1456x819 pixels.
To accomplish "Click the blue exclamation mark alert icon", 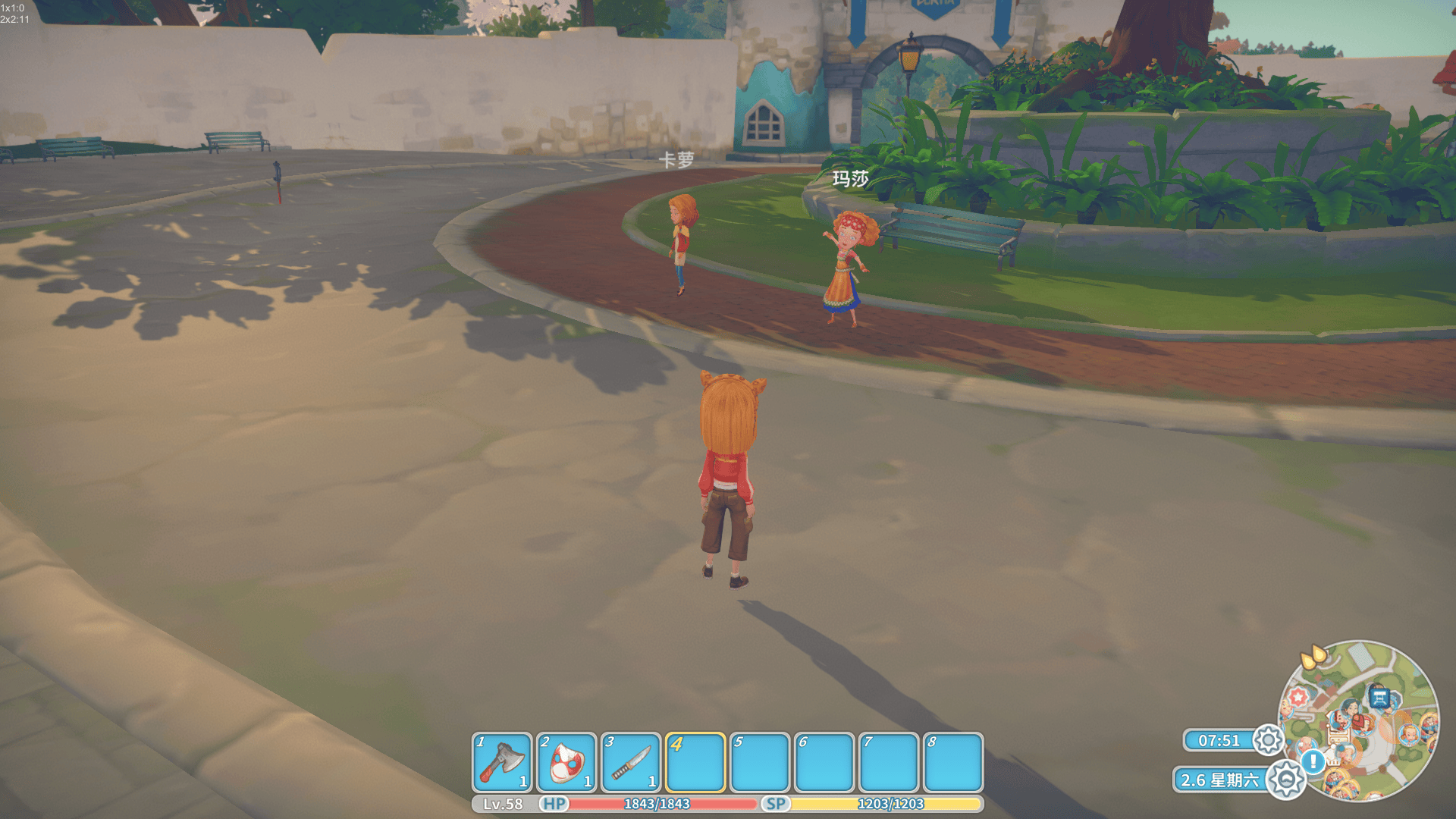I will click(1313, 761).
